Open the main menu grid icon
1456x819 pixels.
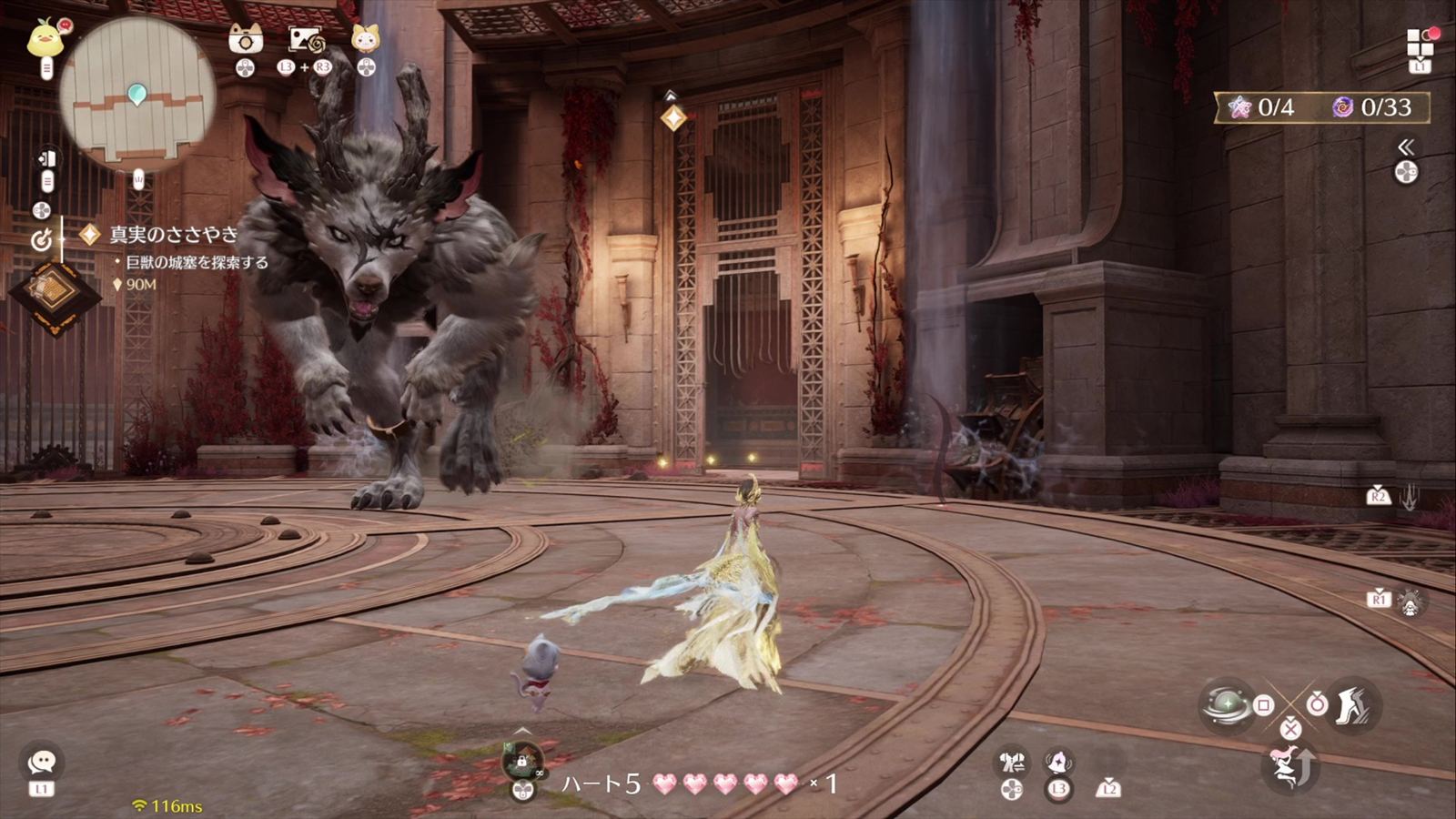tap(1420, 42)
